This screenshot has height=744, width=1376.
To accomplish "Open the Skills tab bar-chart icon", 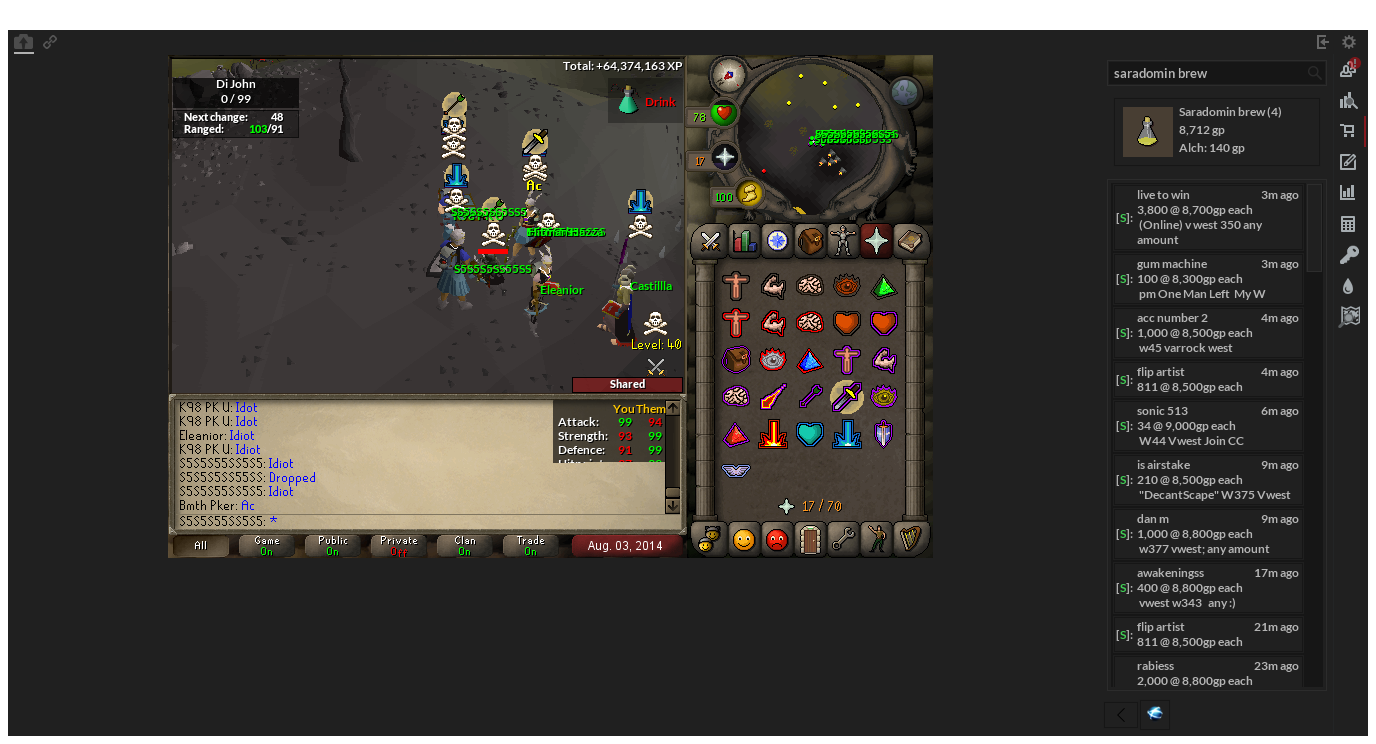I will click(x=743, y=241).
